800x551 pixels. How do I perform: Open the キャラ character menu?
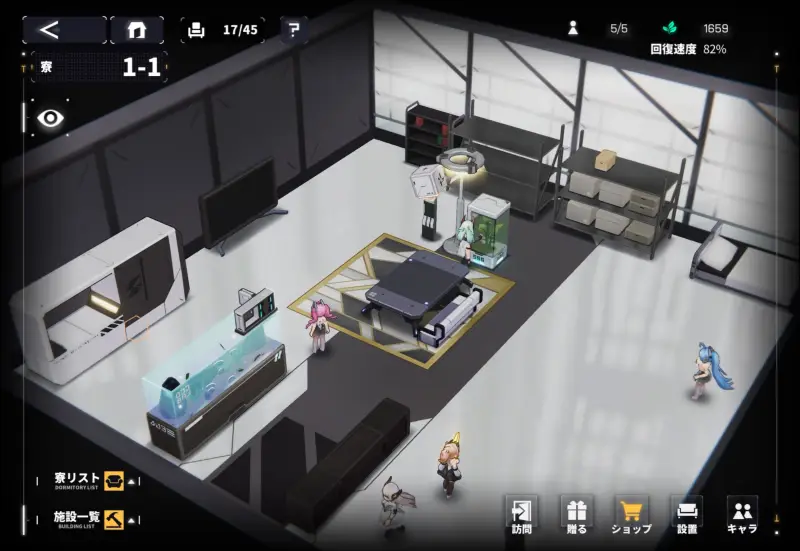point(741,515)
